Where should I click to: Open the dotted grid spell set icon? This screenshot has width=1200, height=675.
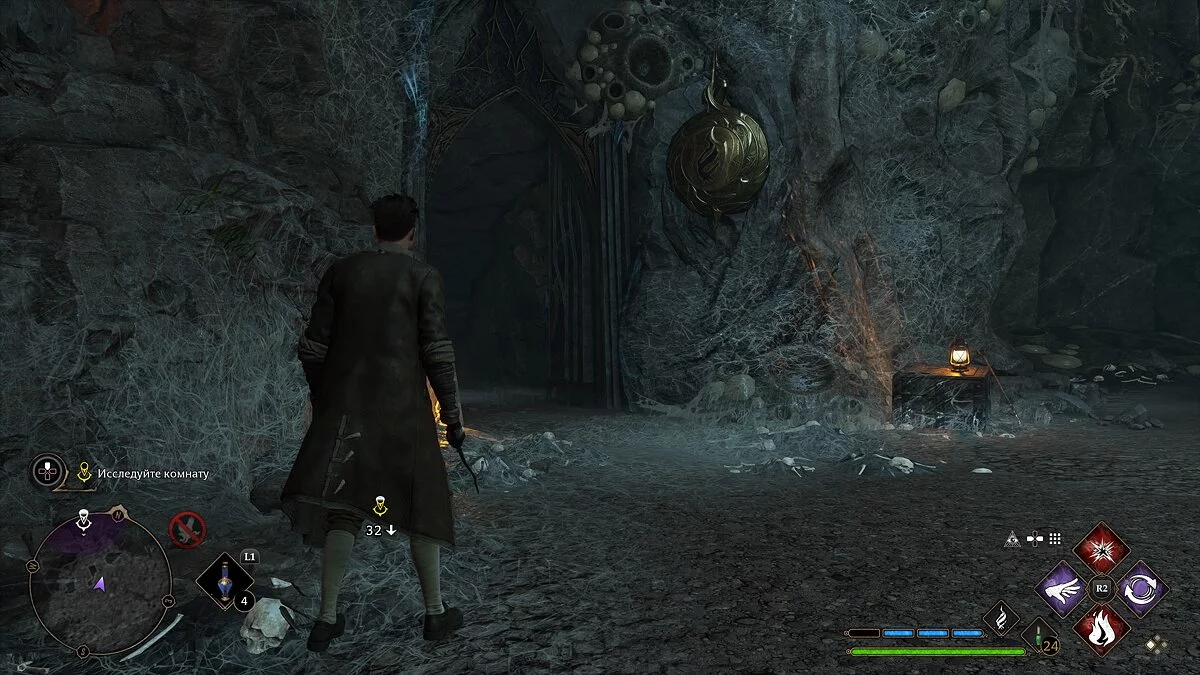point(1054,538)
